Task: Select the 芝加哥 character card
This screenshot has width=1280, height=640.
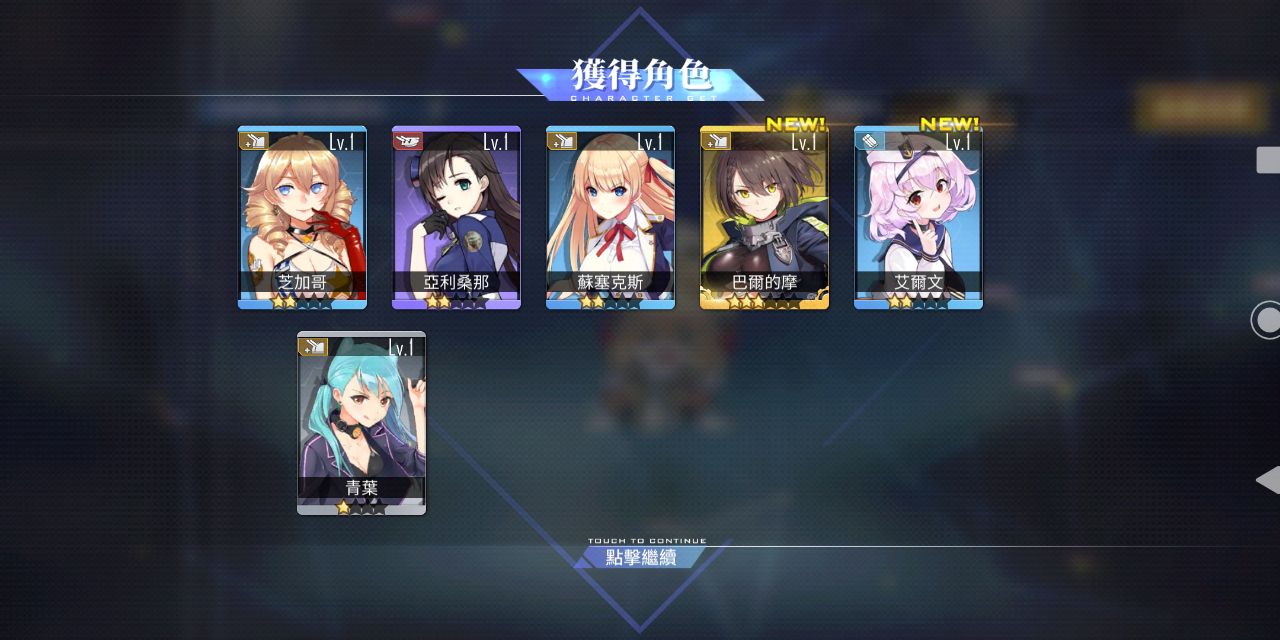Action: [x=302, y=217]
